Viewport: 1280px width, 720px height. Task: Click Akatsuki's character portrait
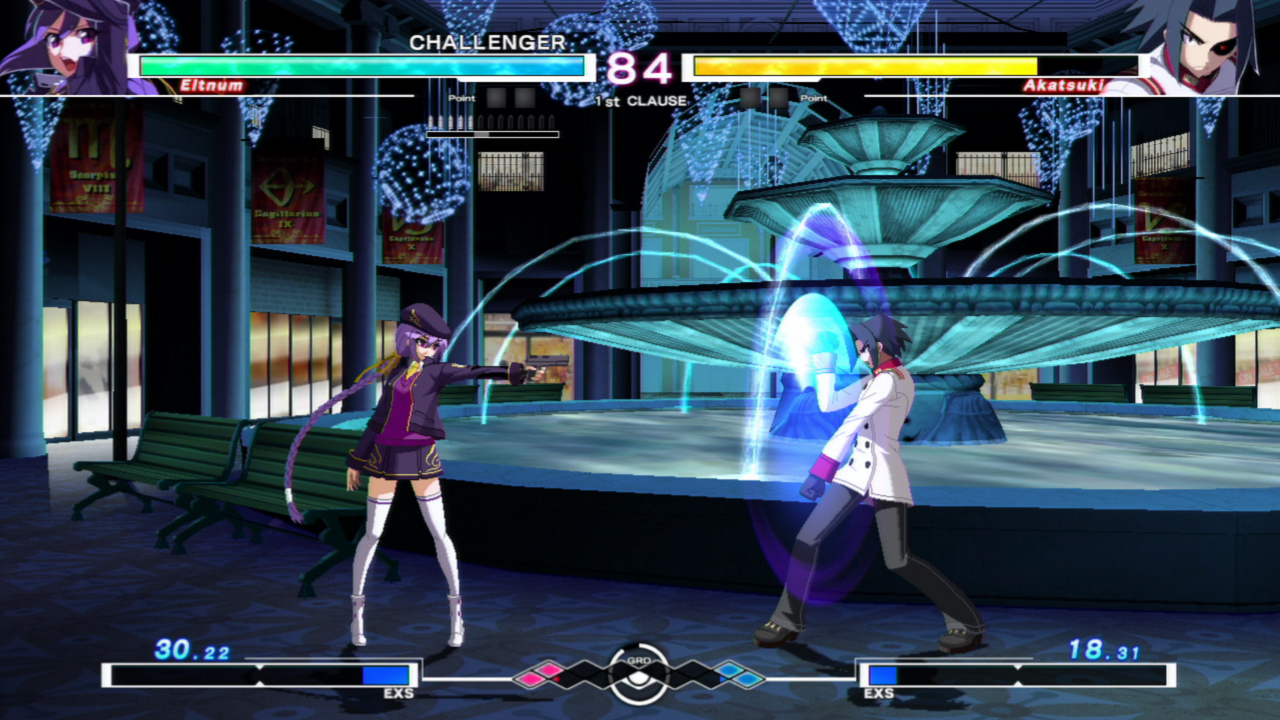point(1199,47)
